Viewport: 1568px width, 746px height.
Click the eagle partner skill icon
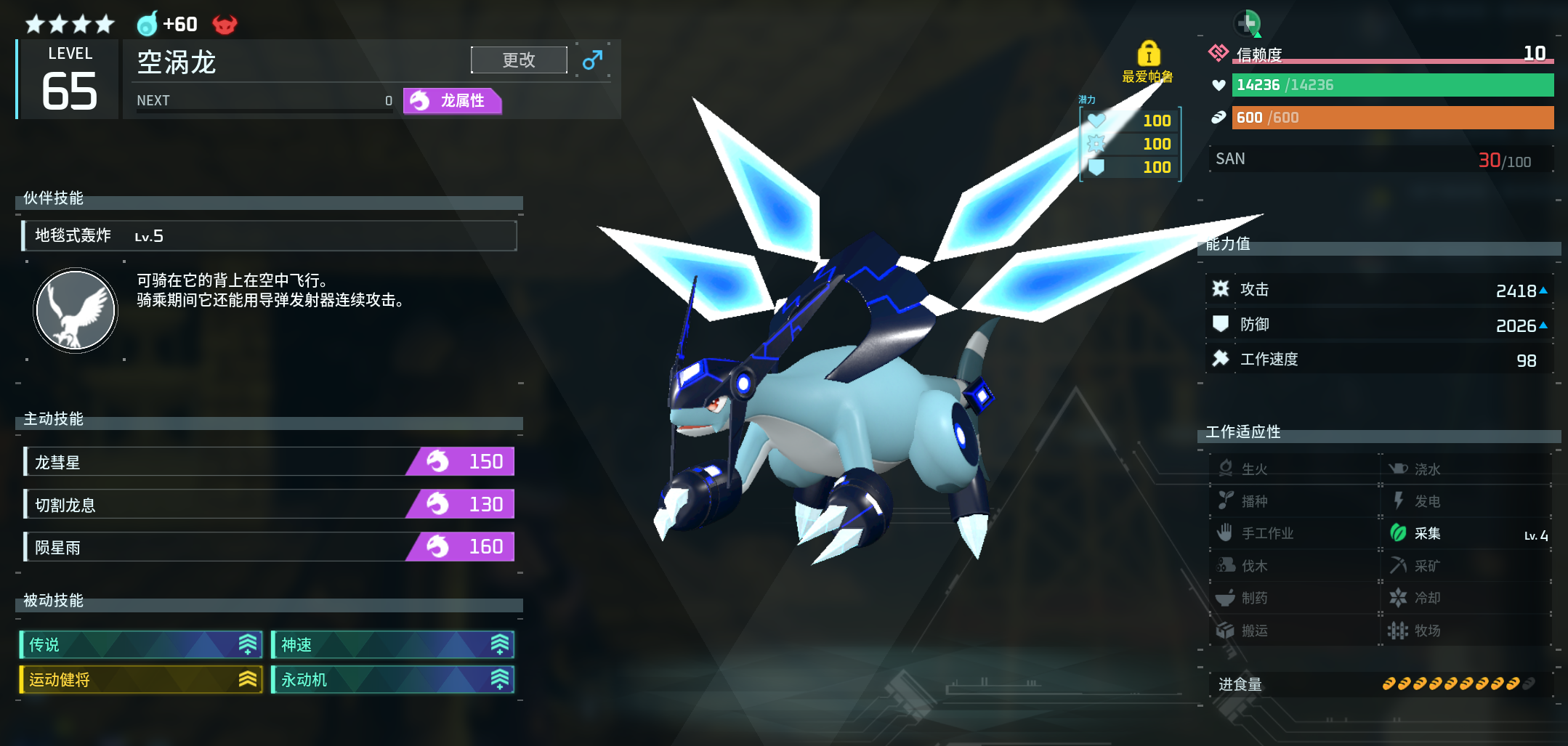(76, 311)
